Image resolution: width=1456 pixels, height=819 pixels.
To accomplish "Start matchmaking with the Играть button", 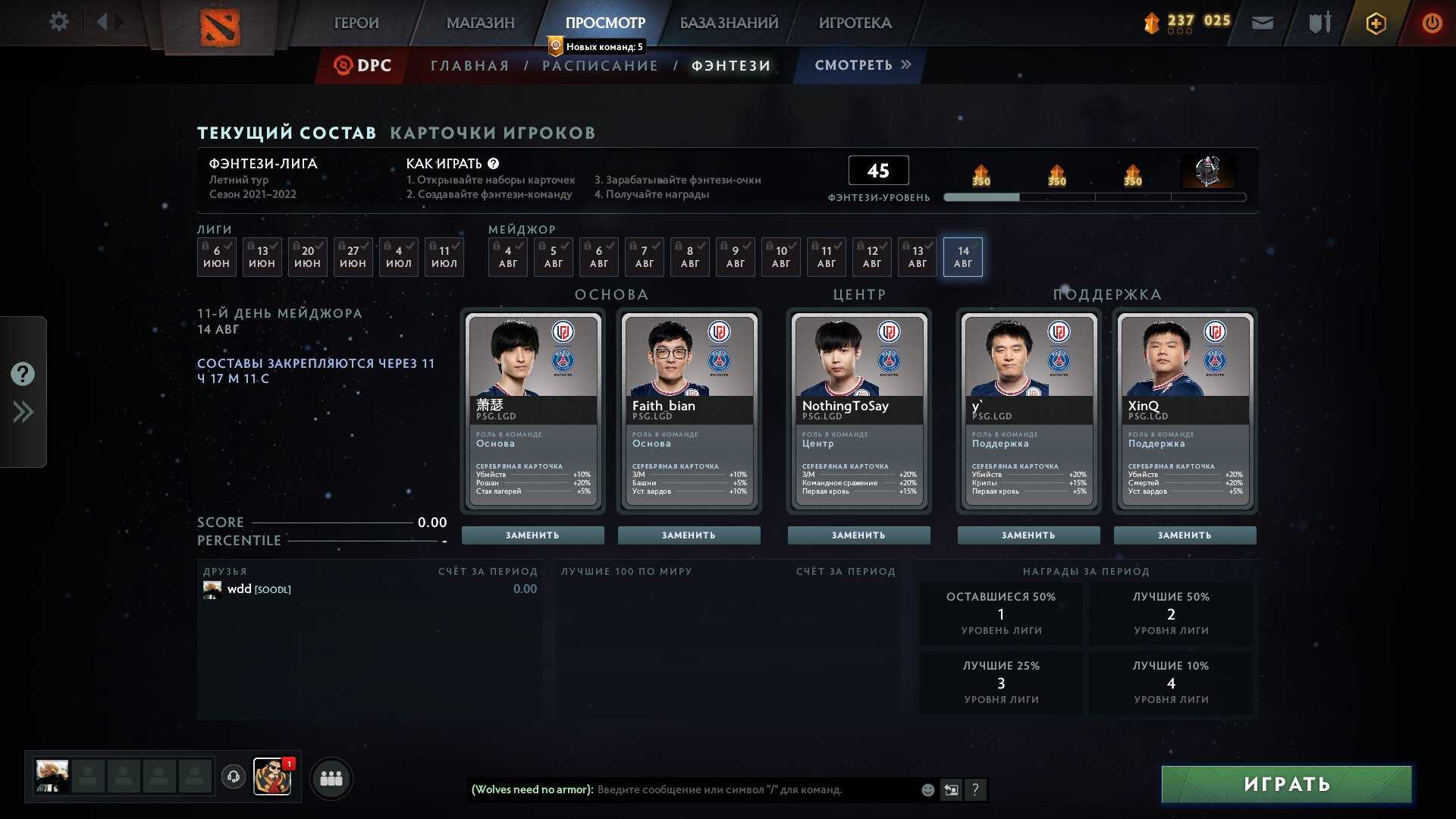I will coord(1286,784).
